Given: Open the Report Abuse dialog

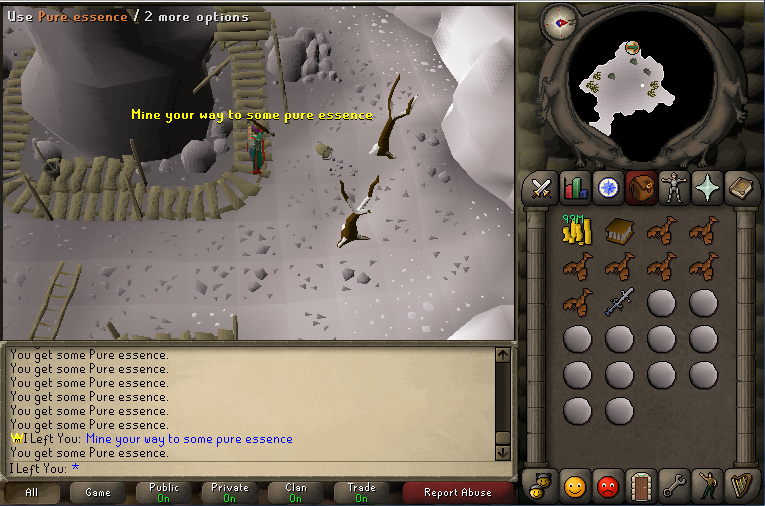Looking at the screenshot, I should [457, 492].
